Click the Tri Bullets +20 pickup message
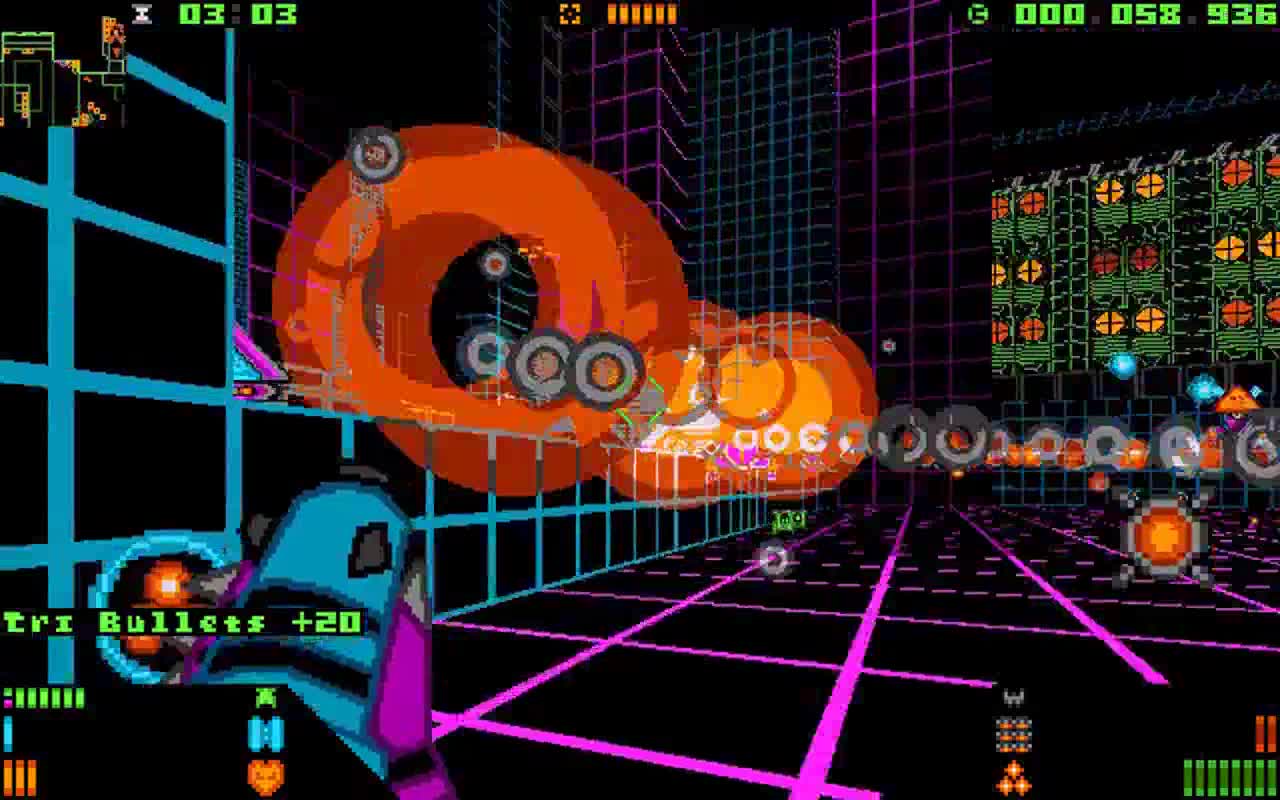1280x800 pixels. click(x=180, y=620)
